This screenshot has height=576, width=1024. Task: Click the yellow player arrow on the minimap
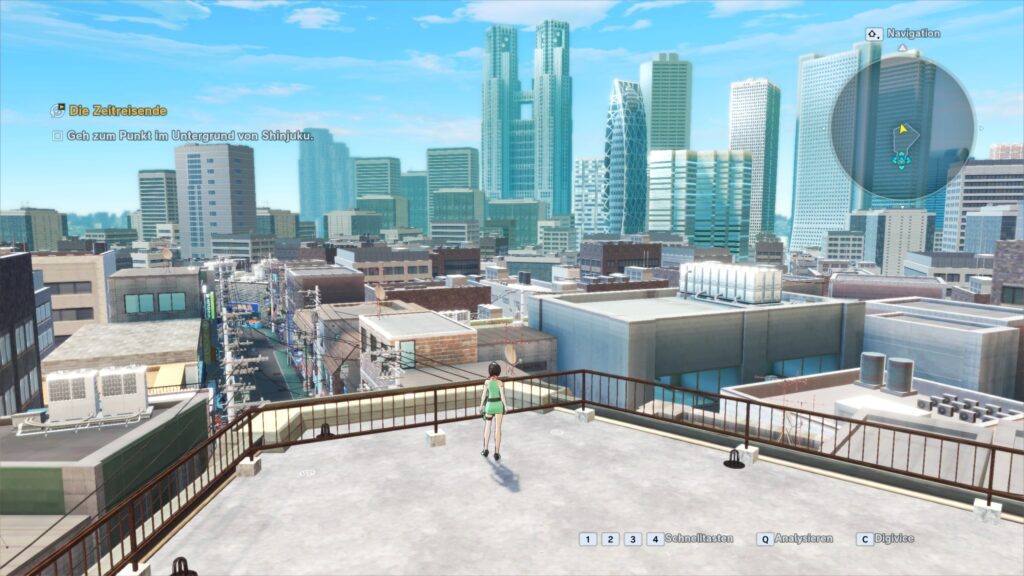click(904, 129)
